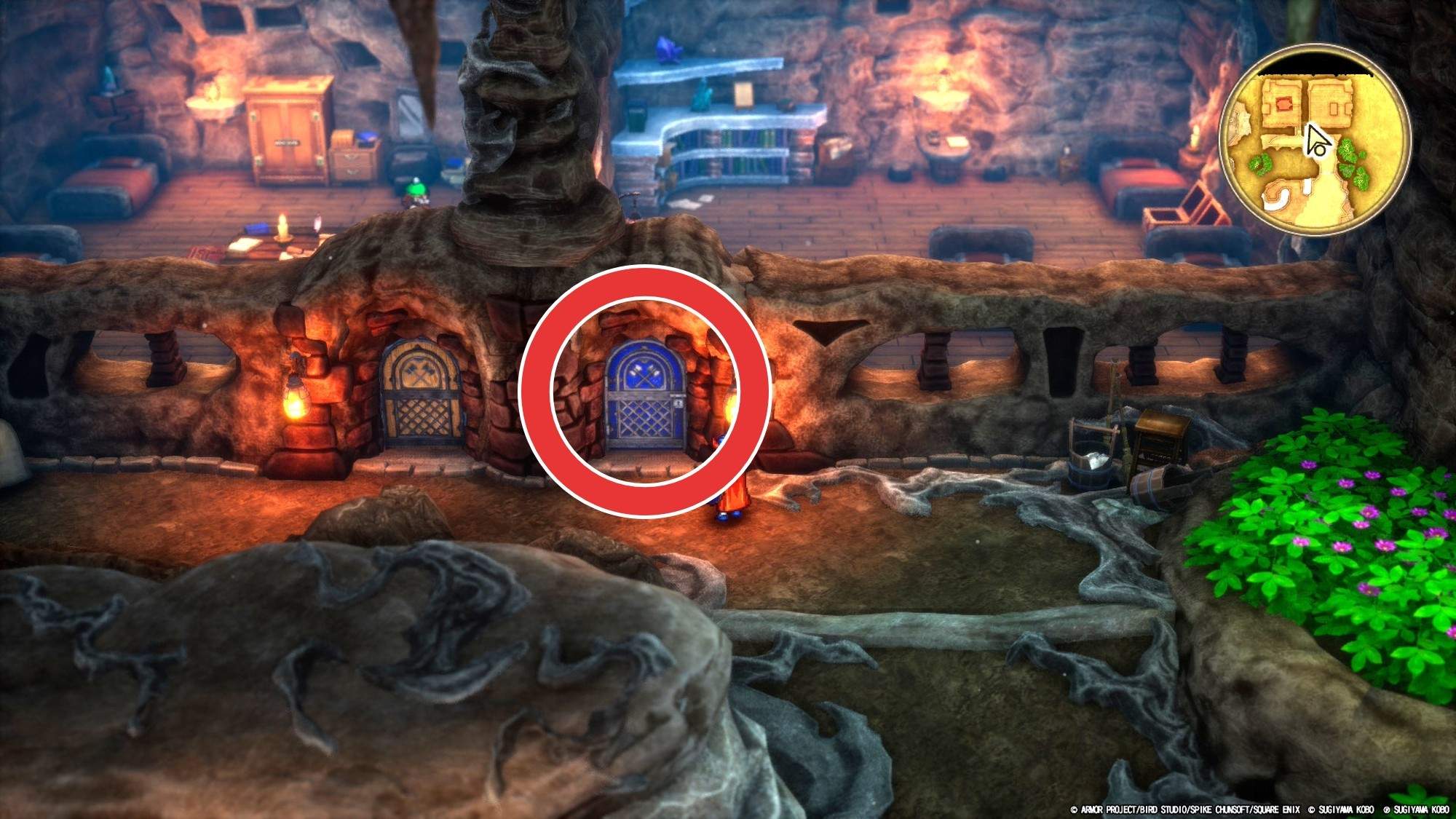The image size is (1456, 819).
Task: Open the circular minimap
Action: tap(1313, 140)
